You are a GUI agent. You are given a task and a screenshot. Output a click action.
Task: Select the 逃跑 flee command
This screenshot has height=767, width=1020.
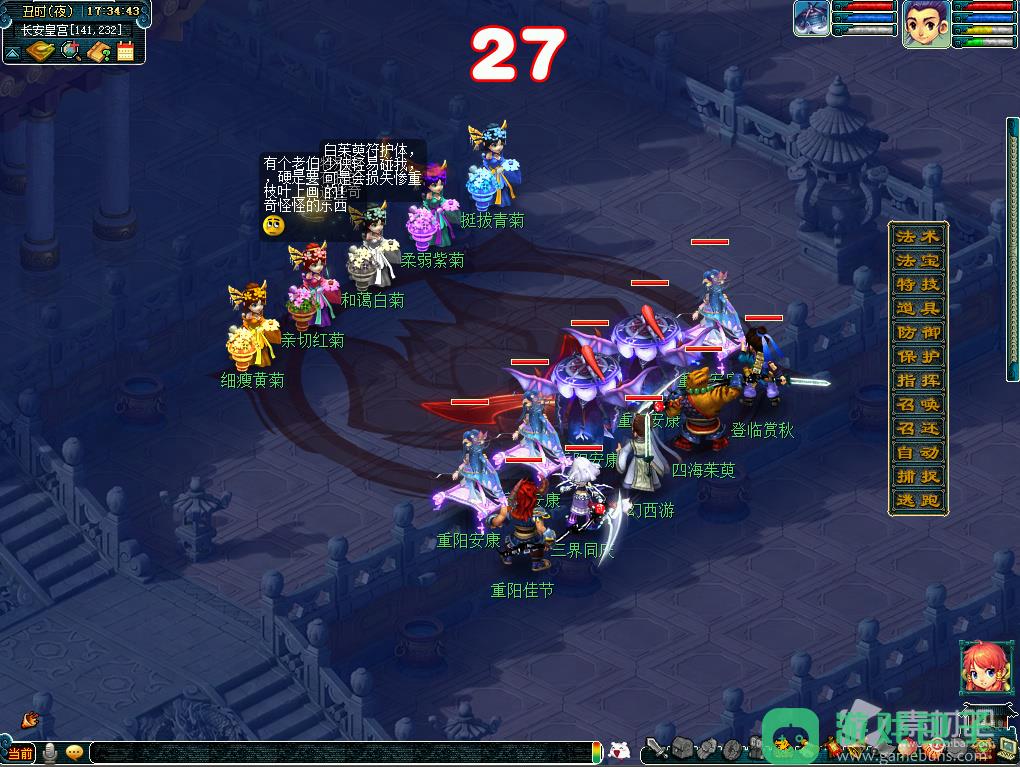[x=918, y=501]
